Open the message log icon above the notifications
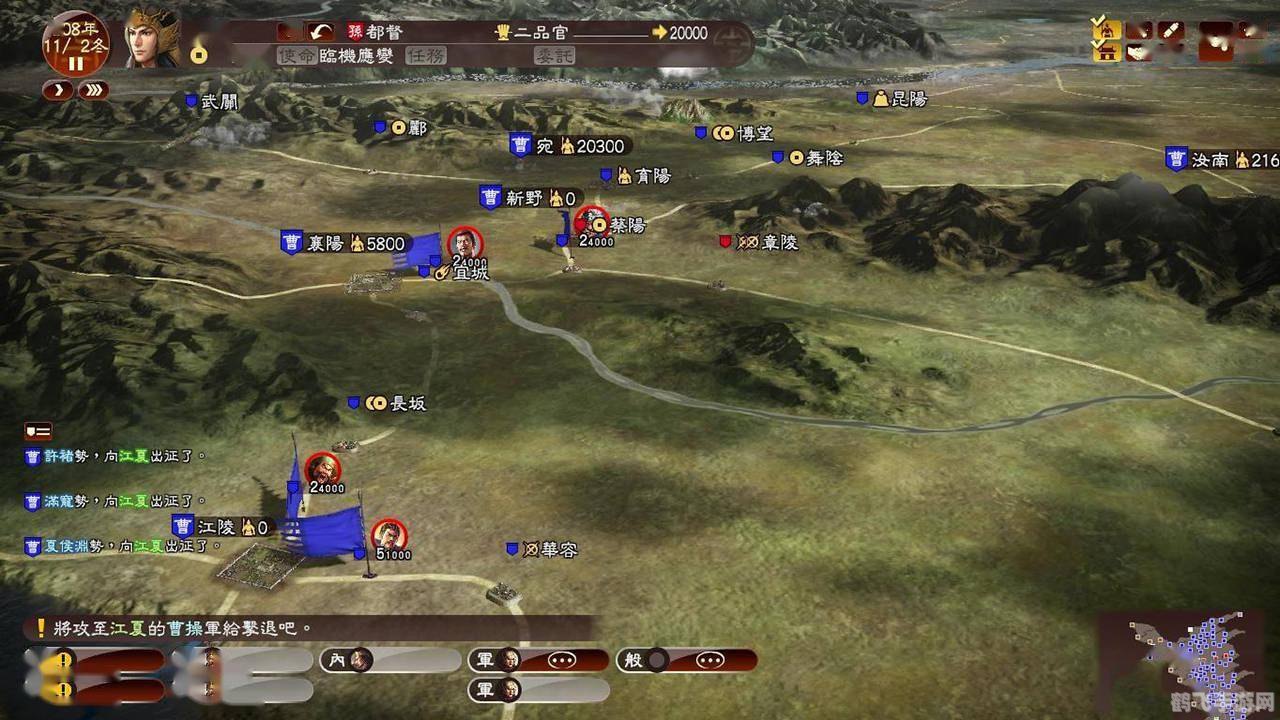Image resolution: width=1280 pixels, height=720 pixels. tap(38, 431)
